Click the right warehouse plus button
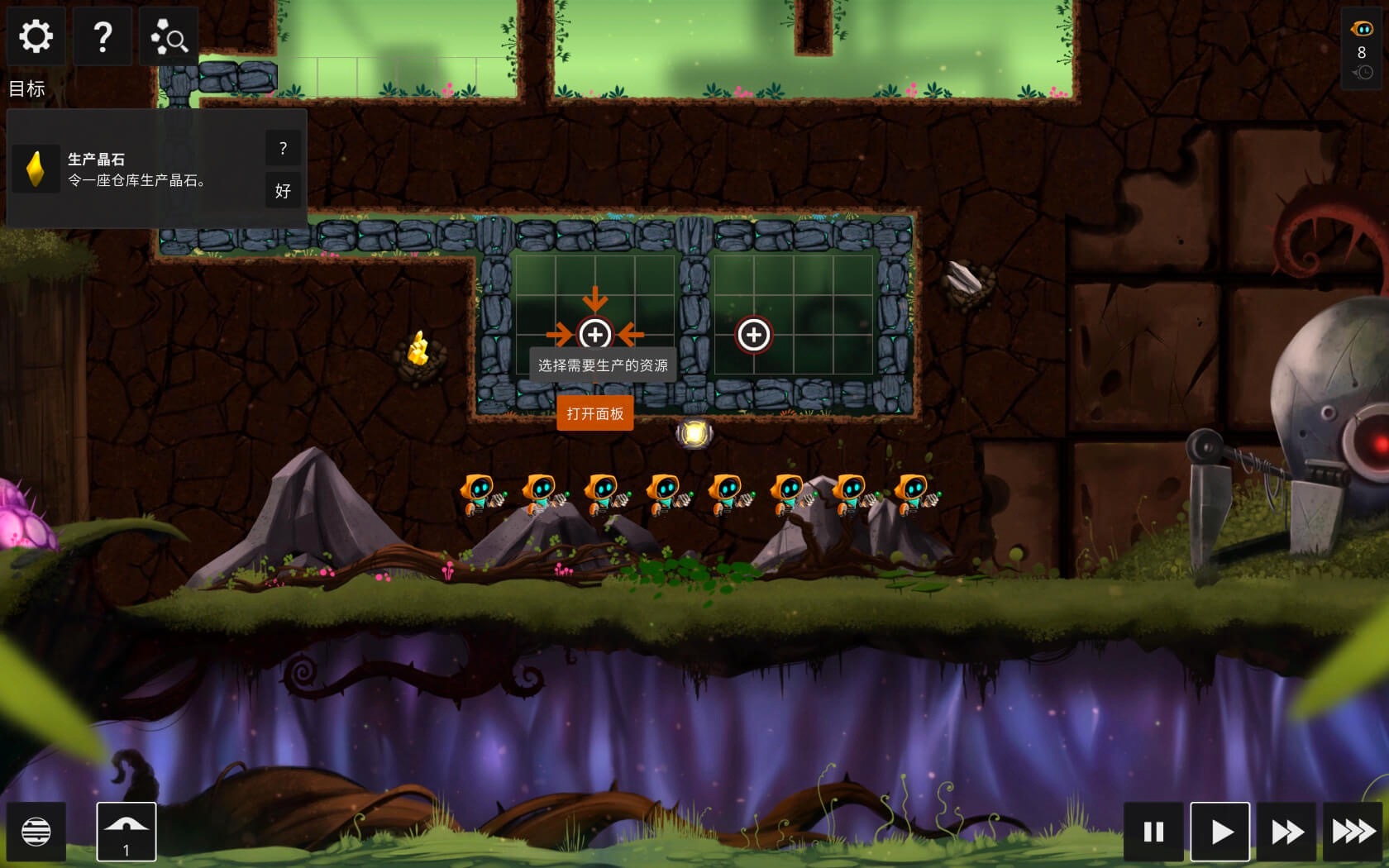The width and height of the screenshot is (1389, 868). 753,335
